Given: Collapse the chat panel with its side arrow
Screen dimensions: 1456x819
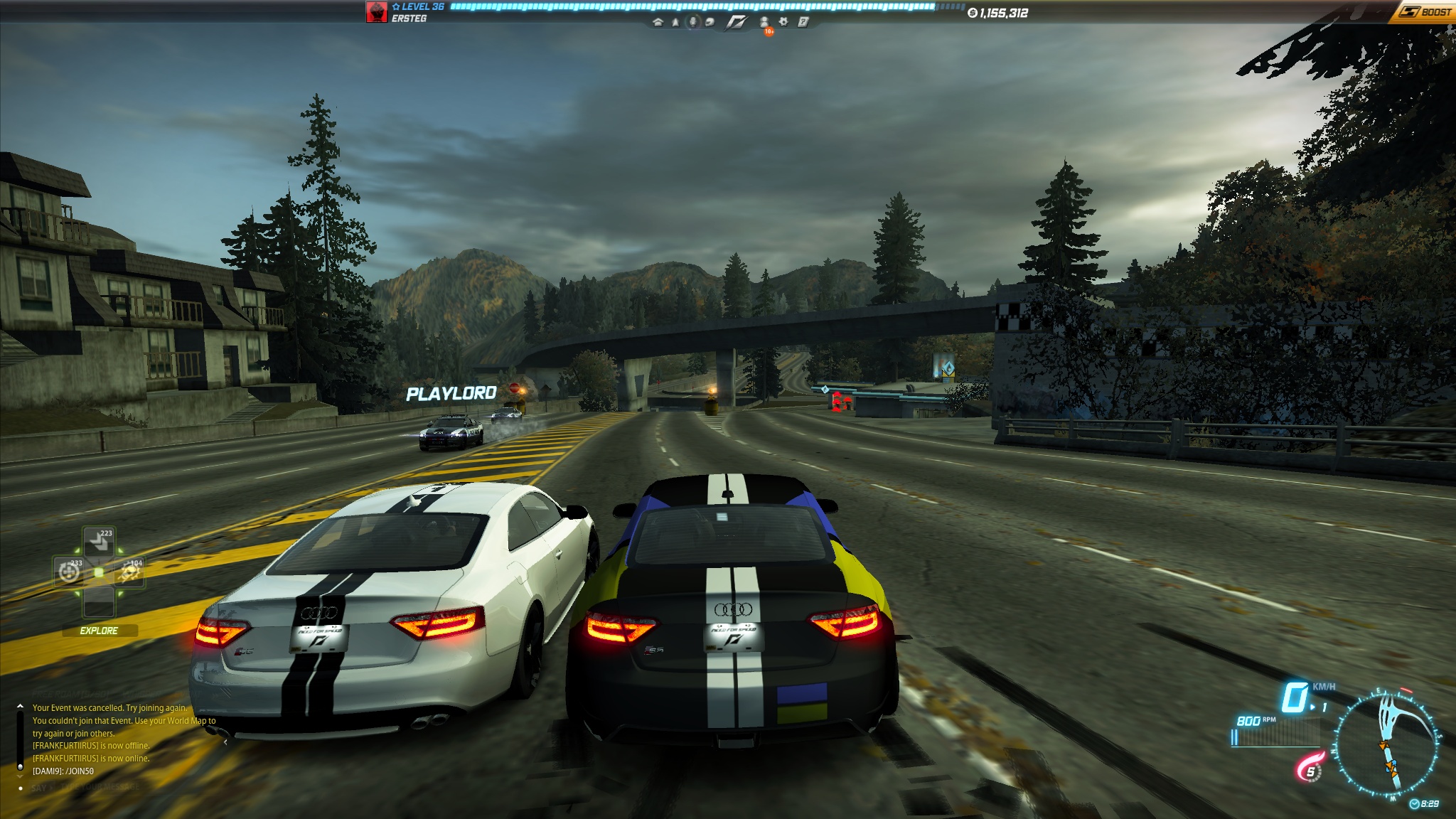Looking at the screenshot, I should pos(225,742).
